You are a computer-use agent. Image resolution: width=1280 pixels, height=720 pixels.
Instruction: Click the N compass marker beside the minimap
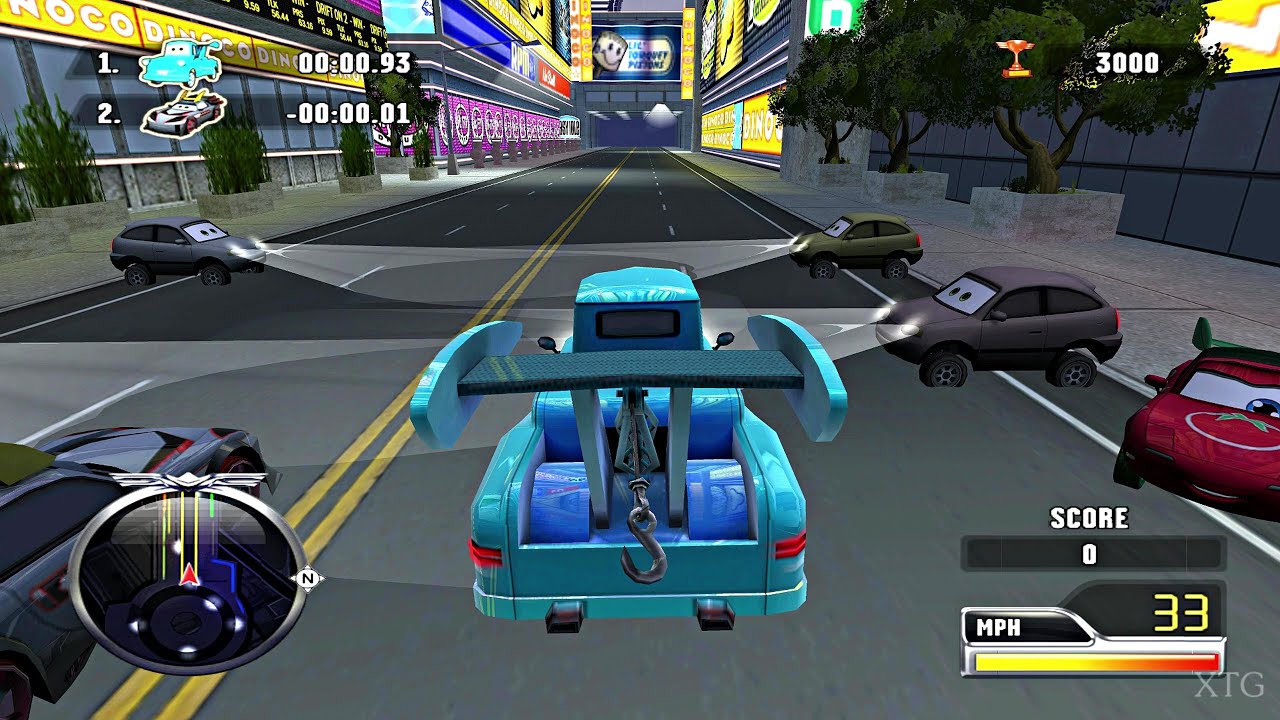coord(309,577)
